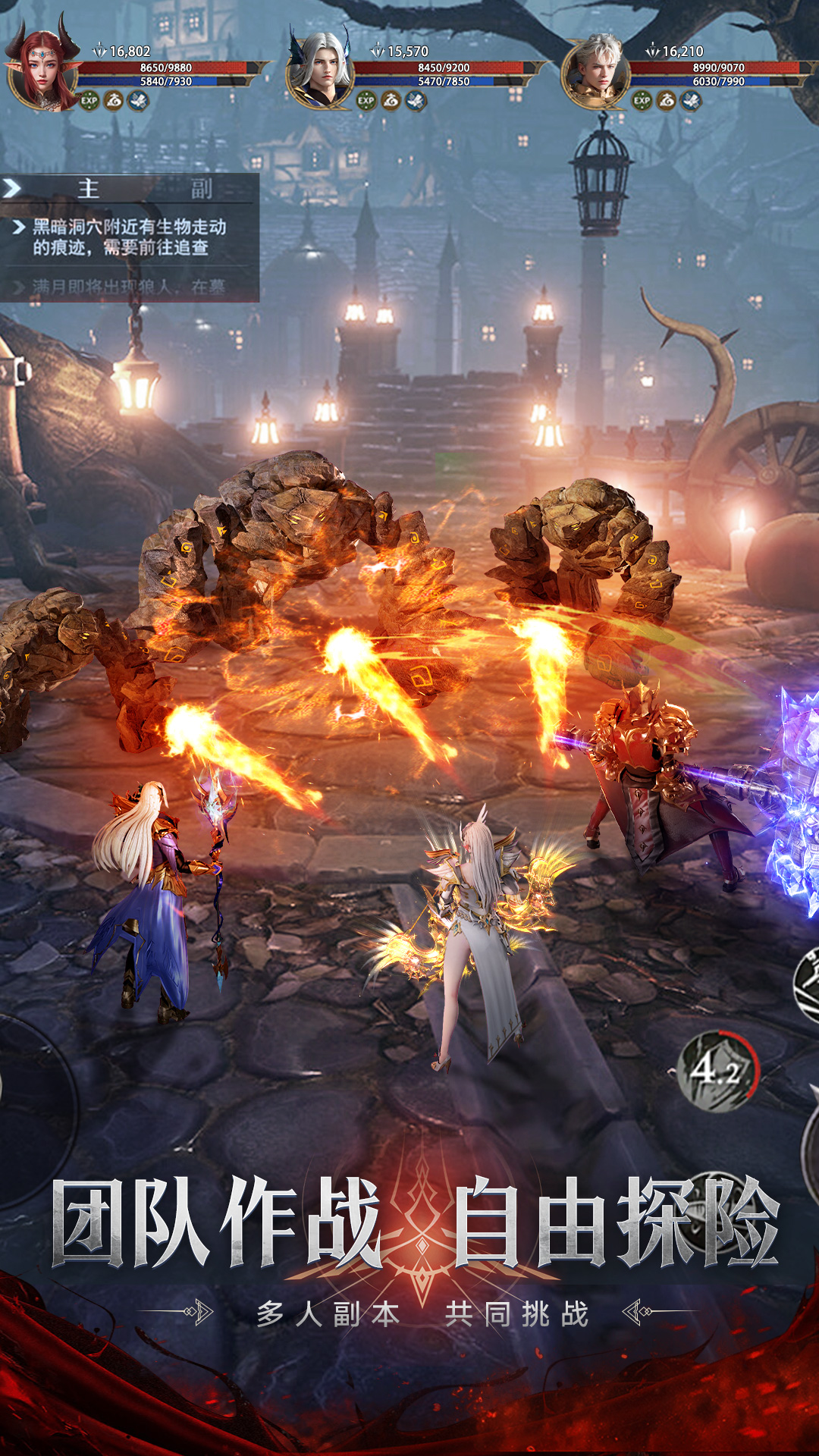Select the blond party member portrait
Image resolution: width=819 pixels, height=1456 pixels.
[598, 72]
